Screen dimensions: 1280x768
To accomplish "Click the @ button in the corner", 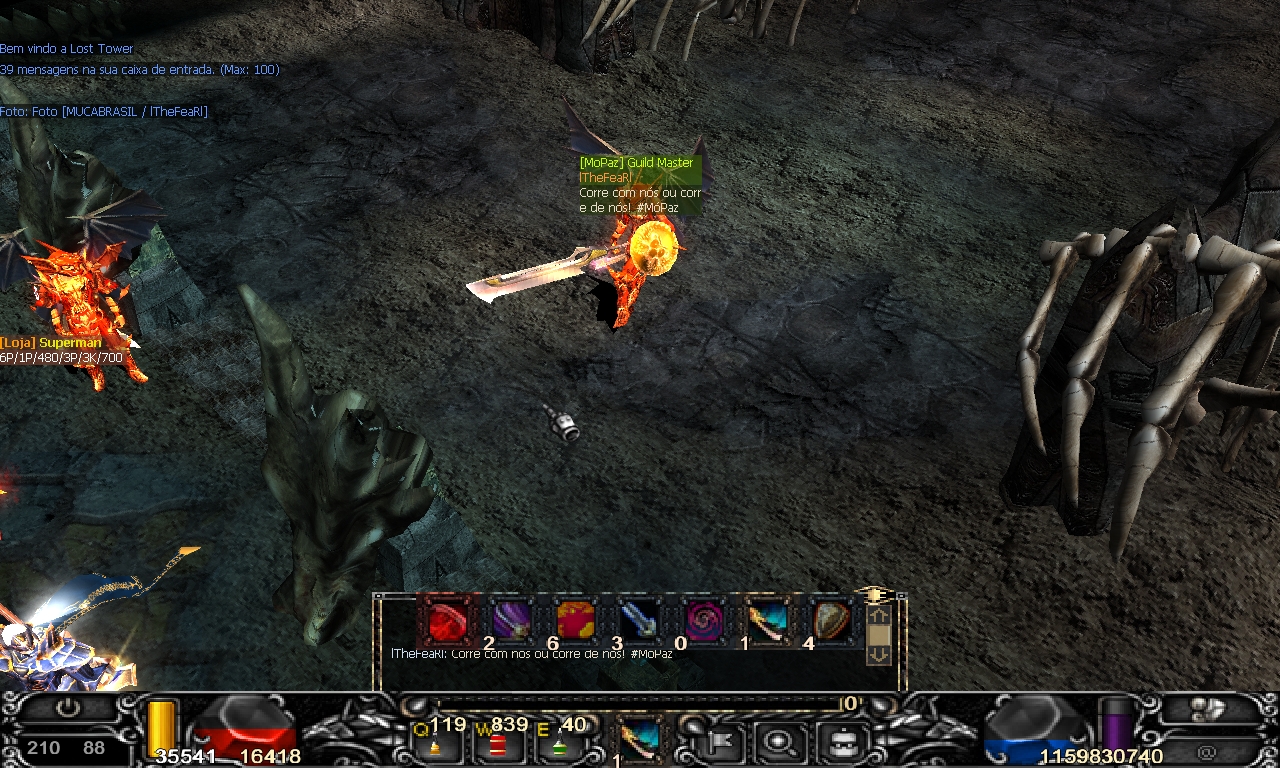I will (x=1206, y=751).
